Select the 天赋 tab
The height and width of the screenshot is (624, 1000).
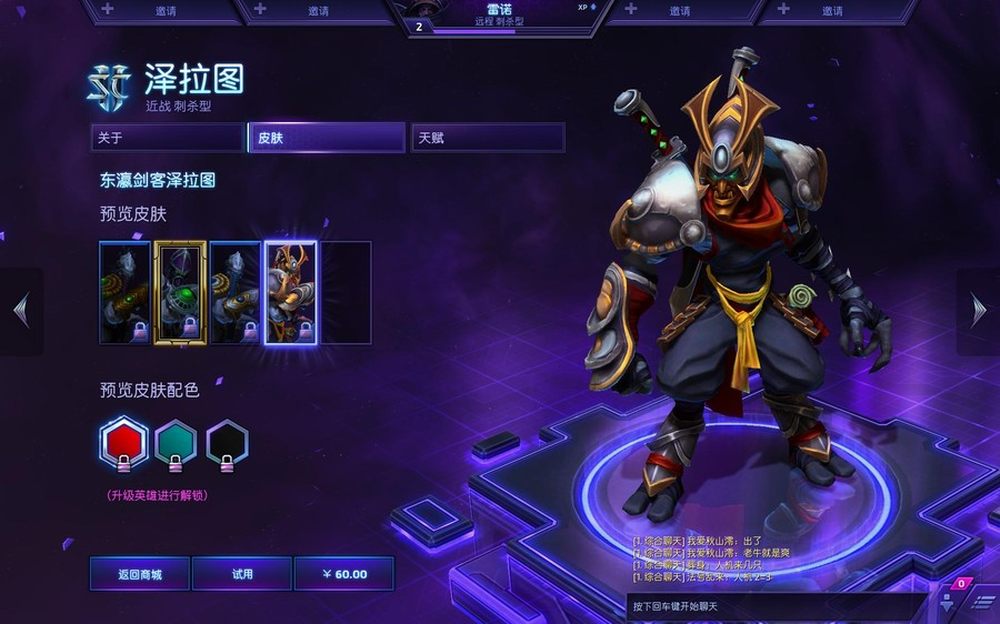point(488,138)
